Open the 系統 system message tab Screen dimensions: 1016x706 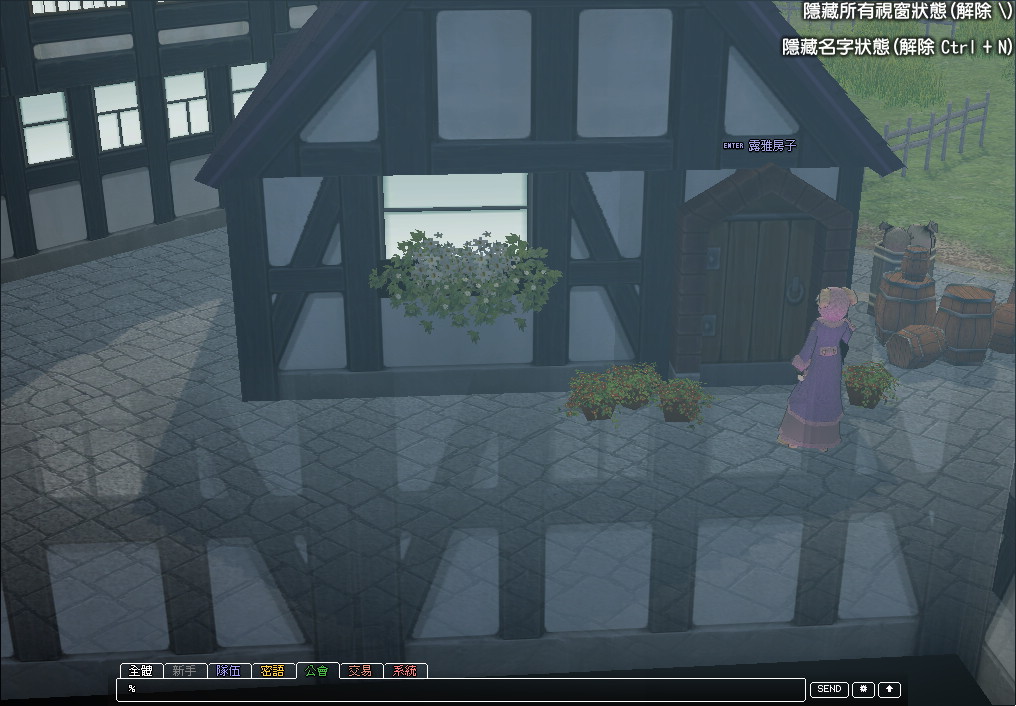click(405, 671)
